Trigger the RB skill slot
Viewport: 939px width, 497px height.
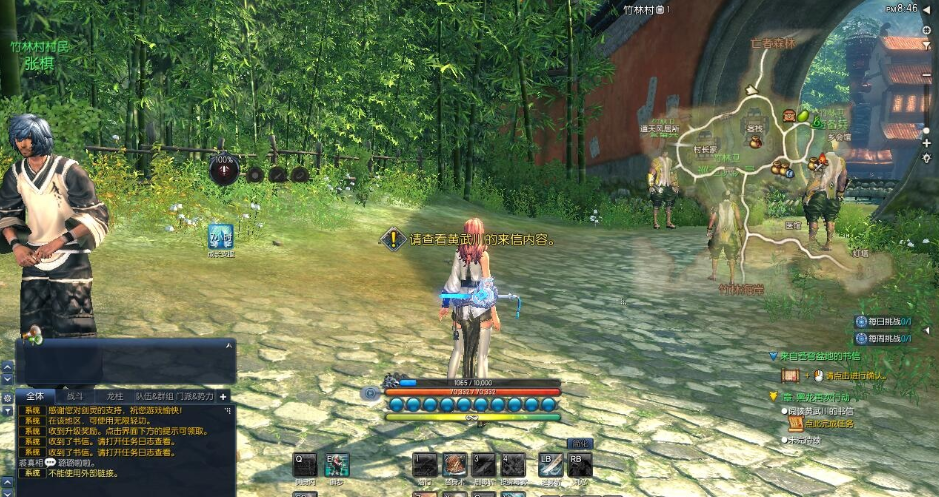coord(580,465)
